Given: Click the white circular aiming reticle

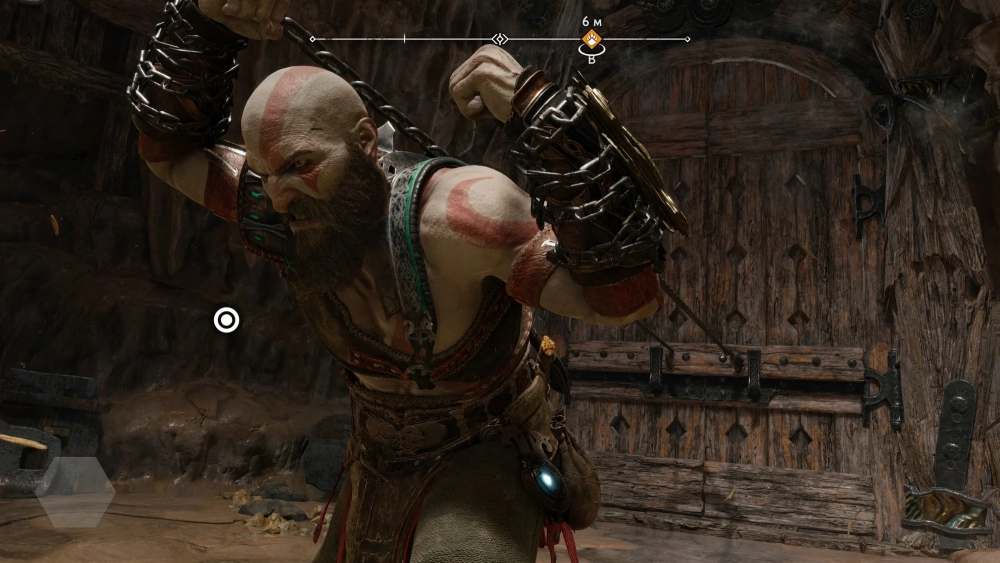Looking at the screenshot, I should tap(227, 320).
